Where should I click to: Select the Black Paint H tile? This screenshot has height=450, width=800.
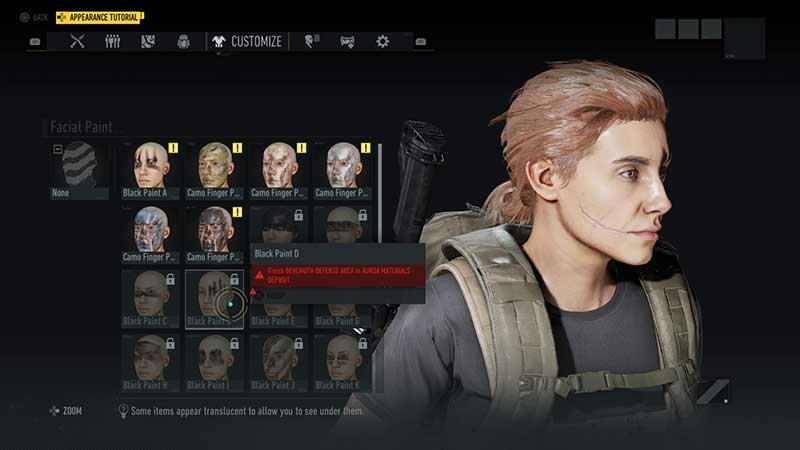coord(150,362)
